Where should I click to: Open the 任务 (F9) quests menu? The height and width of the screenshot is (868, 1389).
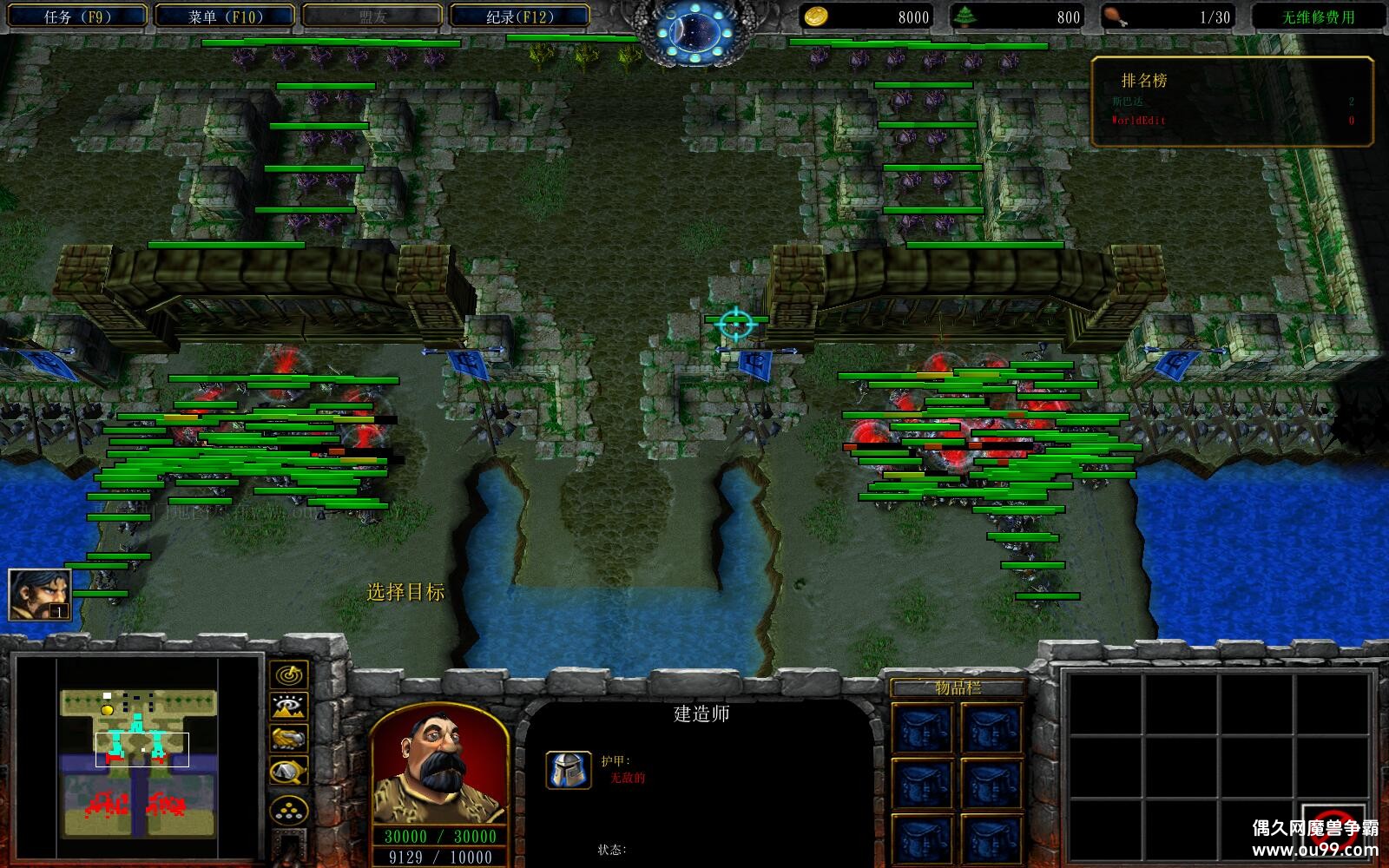click(76, 16)
